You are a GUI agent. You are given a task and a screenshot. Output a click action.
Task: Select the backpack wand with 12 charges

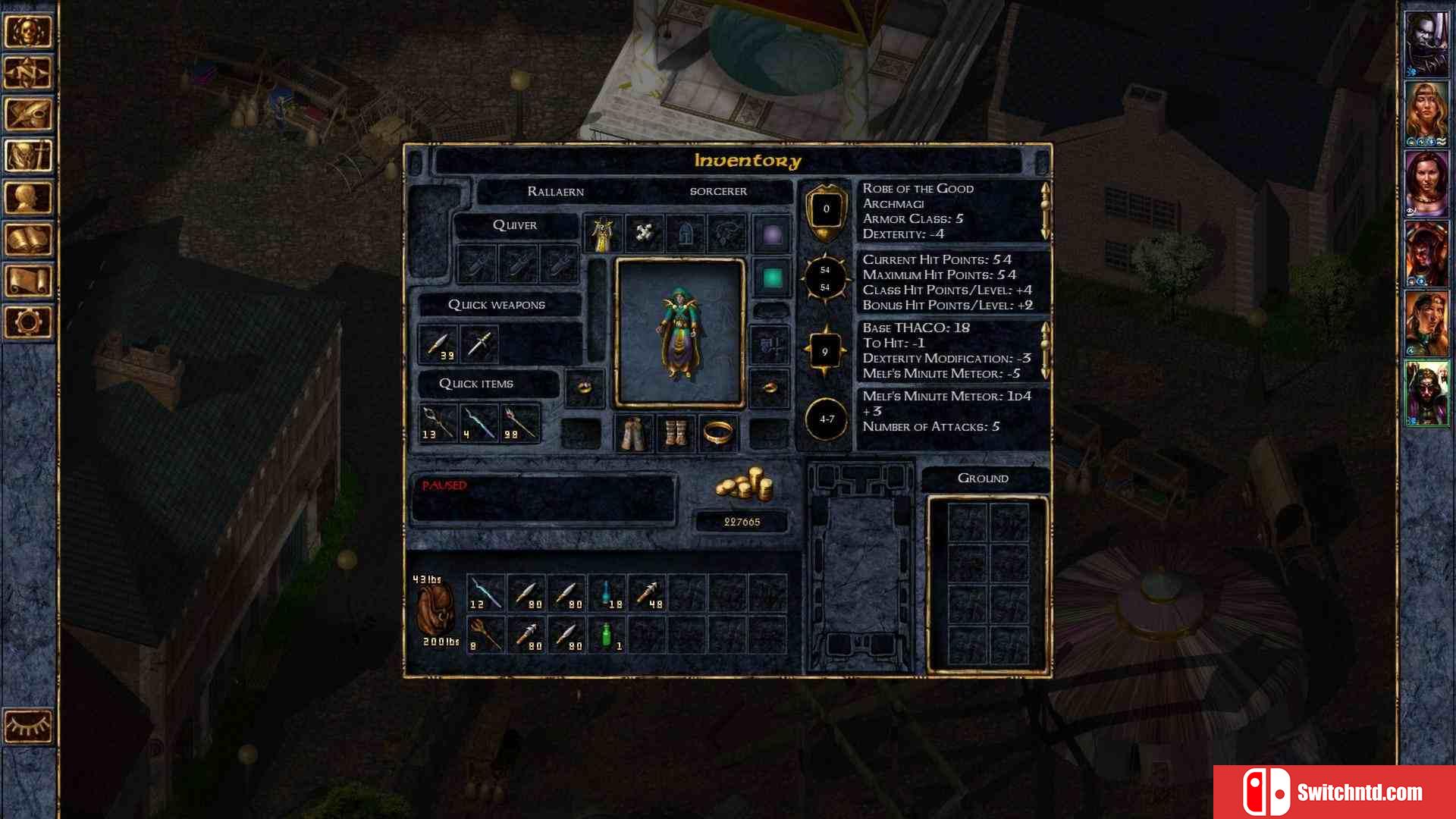coord(485,593)
